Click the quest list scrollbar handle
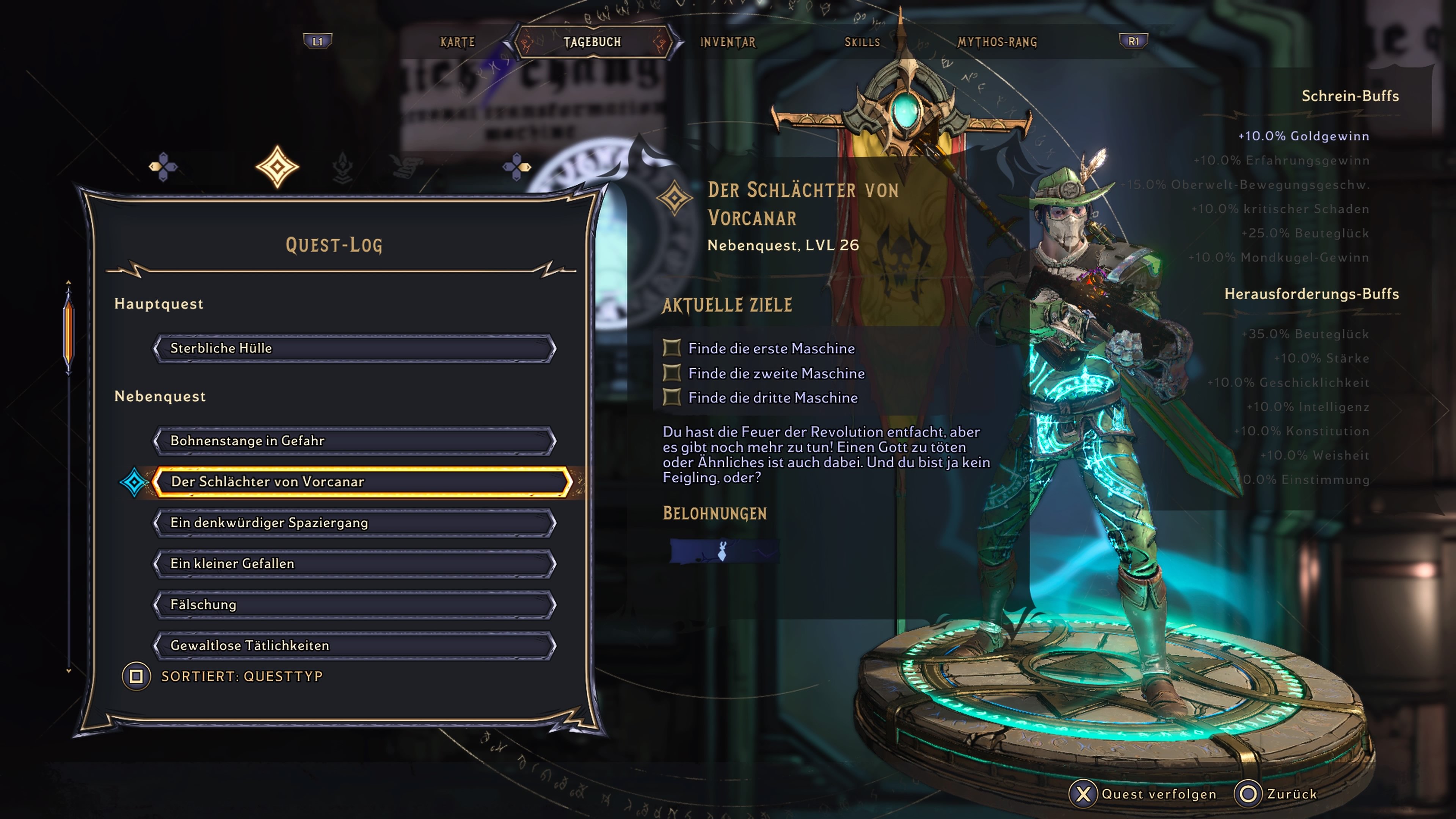1456x819 pixels. [x=68, y=334]
